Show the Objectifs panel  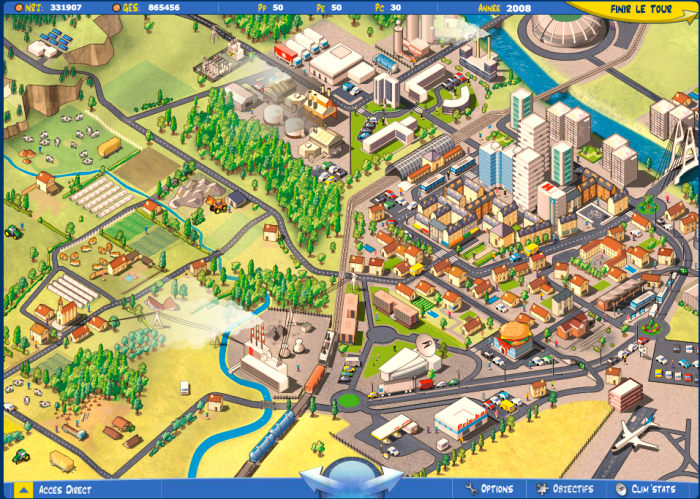(x=566, y=489)
